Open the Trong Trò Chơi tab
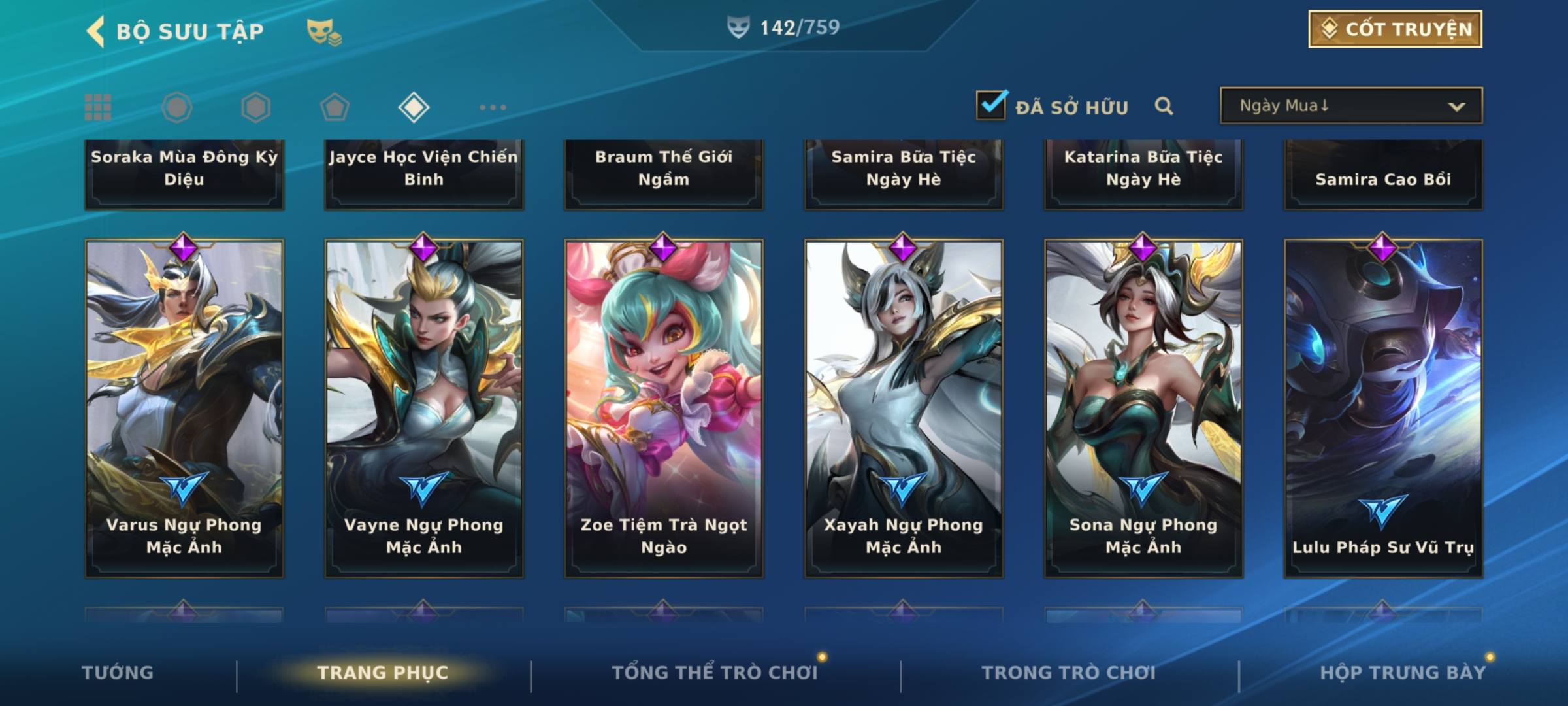1568x706 pixels. (1069, 673)
